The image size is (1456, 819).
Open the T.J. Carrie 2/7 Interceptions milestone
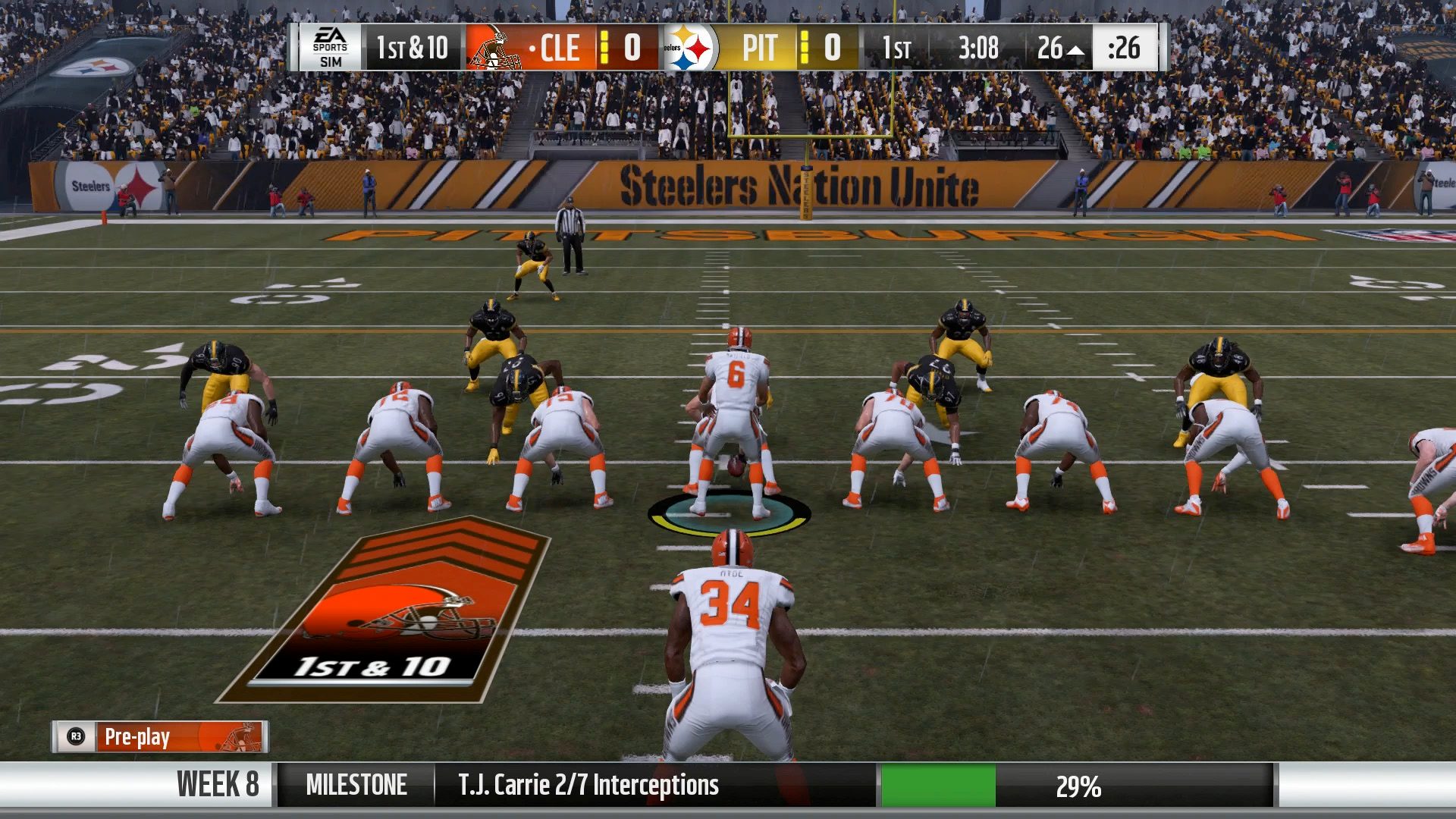click(x=588, y=786)
